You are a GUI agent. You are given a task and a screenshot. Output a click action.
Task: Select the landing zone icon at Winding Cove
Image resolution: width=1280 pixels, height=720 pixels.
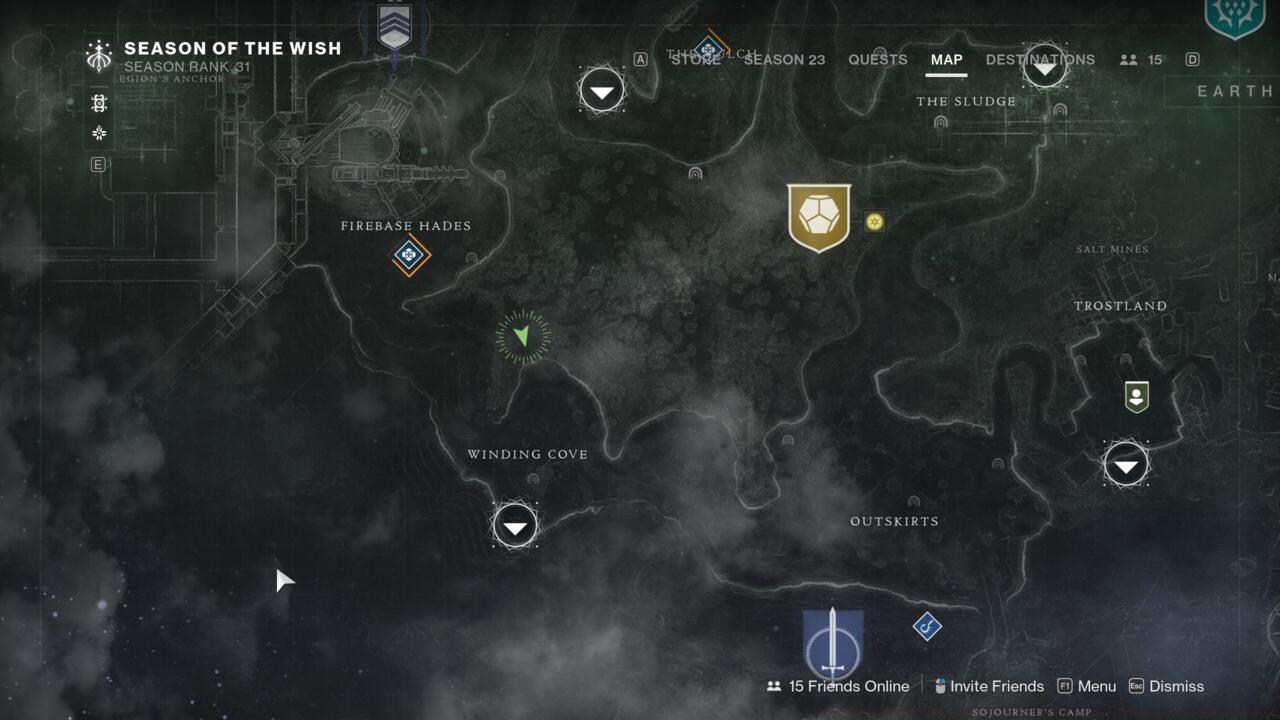tap(515, 524)
